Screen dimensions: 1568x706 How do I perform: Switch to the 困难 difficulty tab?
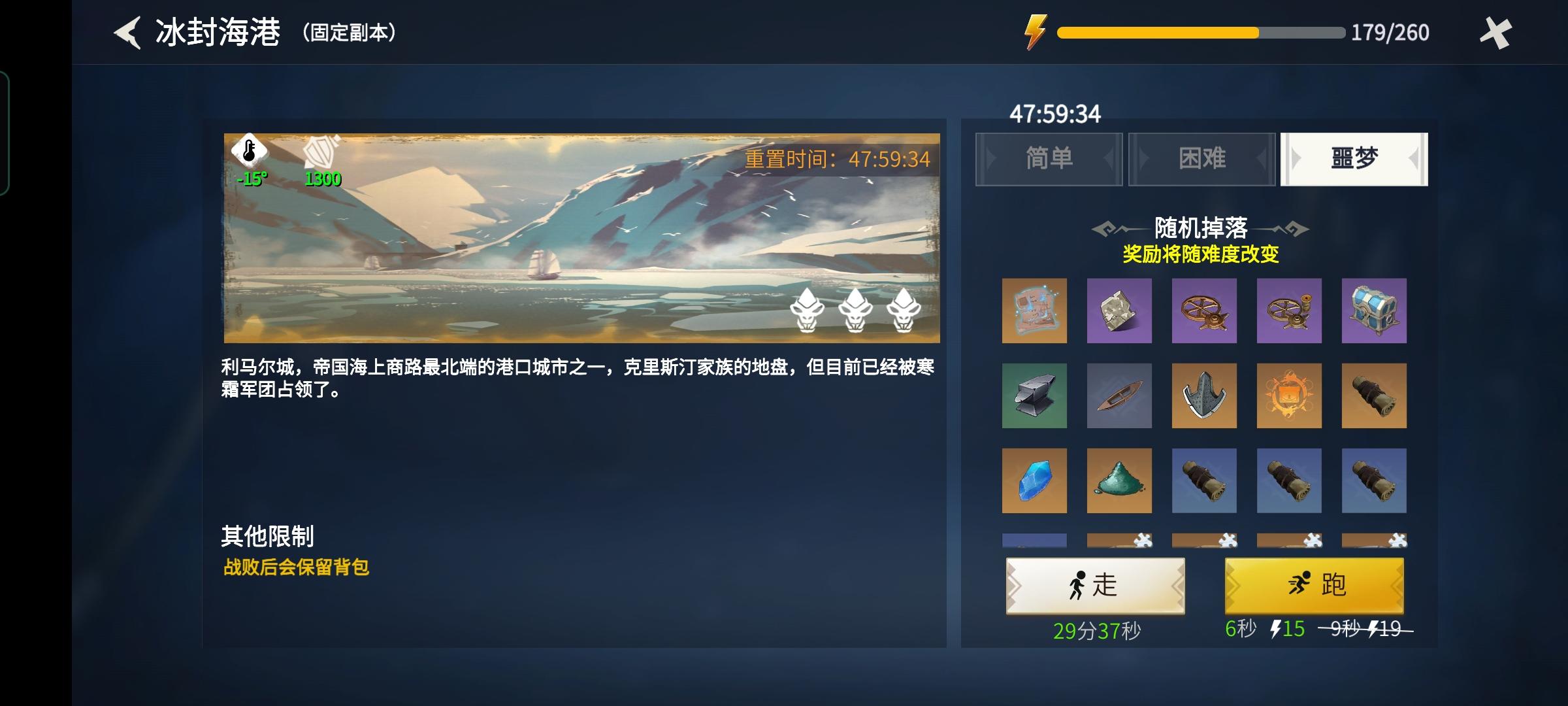[1201, 159]
